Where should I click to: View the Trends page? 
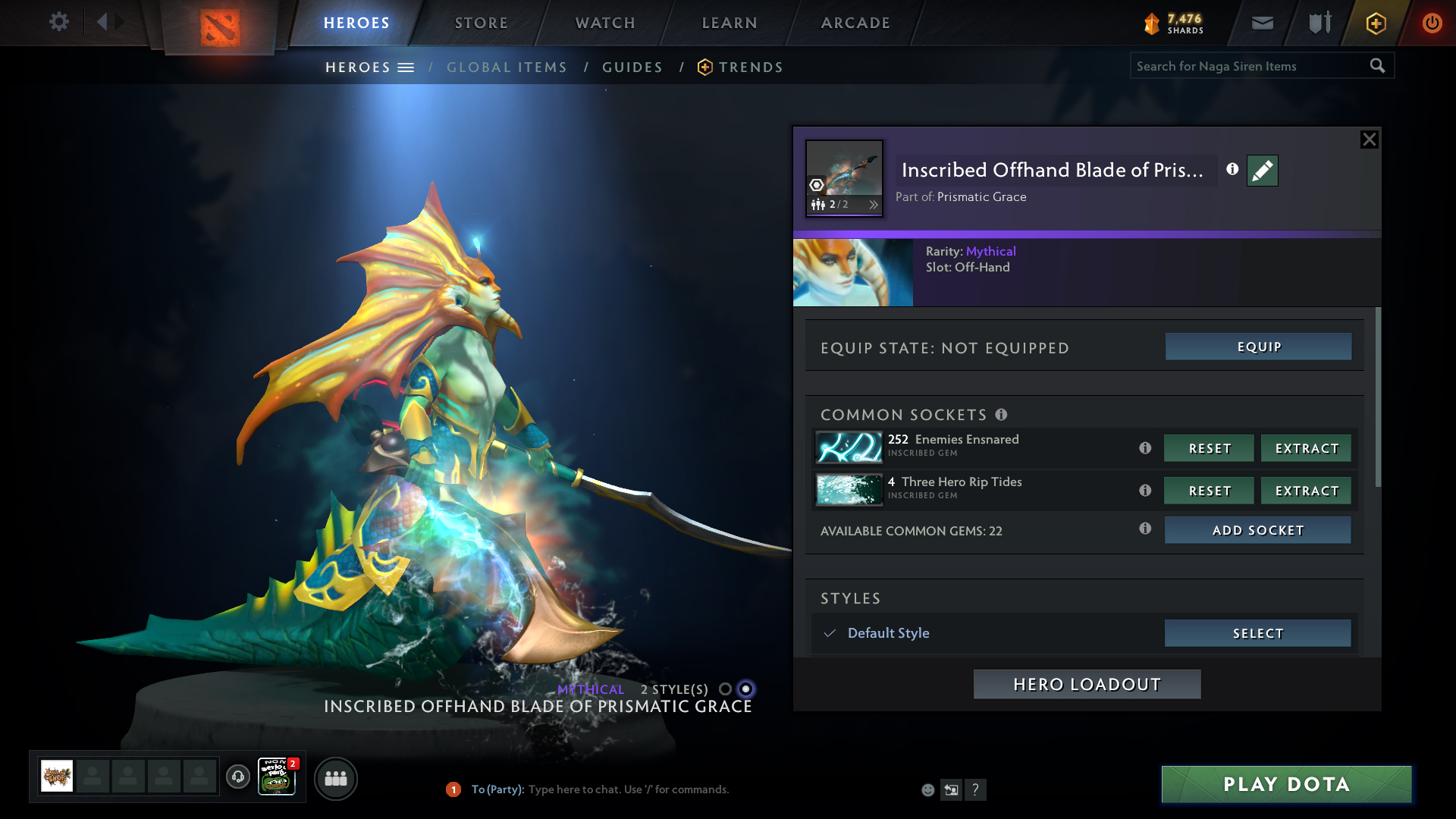(750, 67)
